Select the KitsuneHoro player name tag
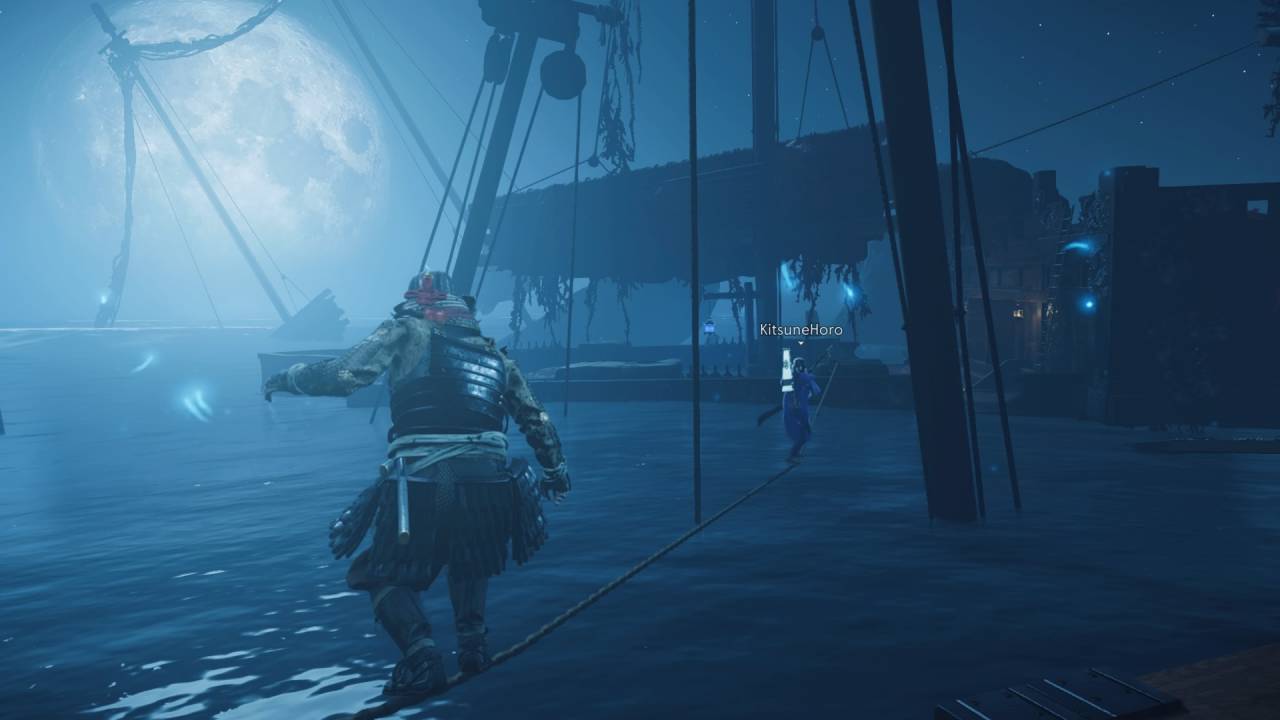The image size is (1280, 720). [800, 330]
